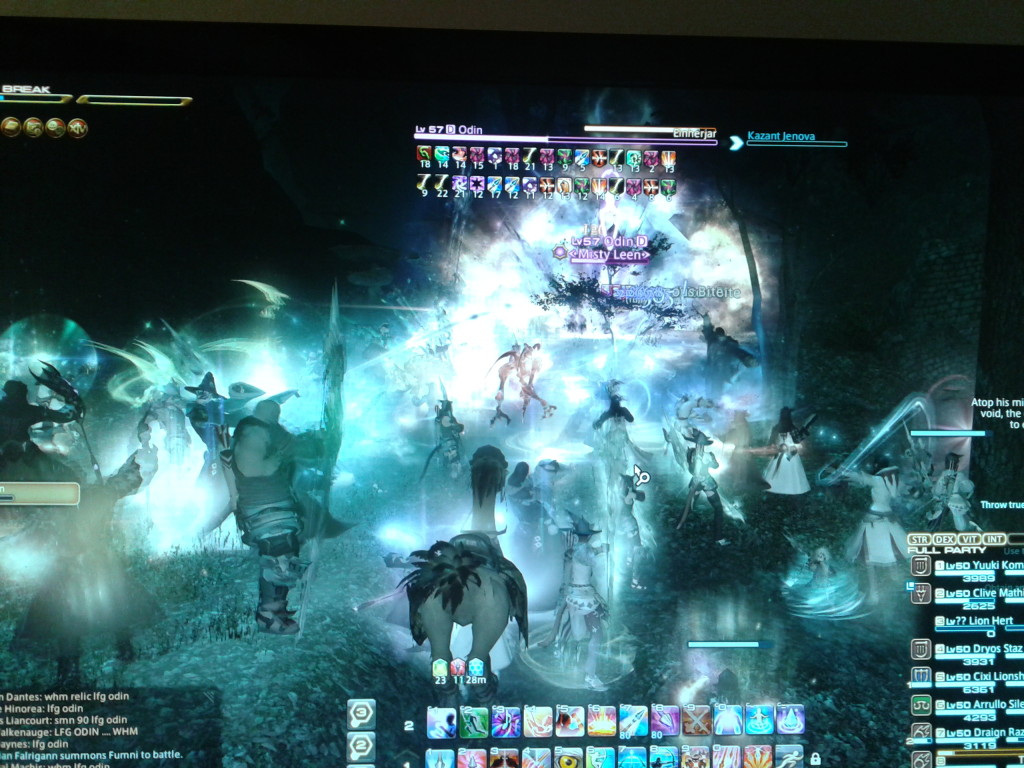Click the INT attribute button

click(x=994, y=539)
